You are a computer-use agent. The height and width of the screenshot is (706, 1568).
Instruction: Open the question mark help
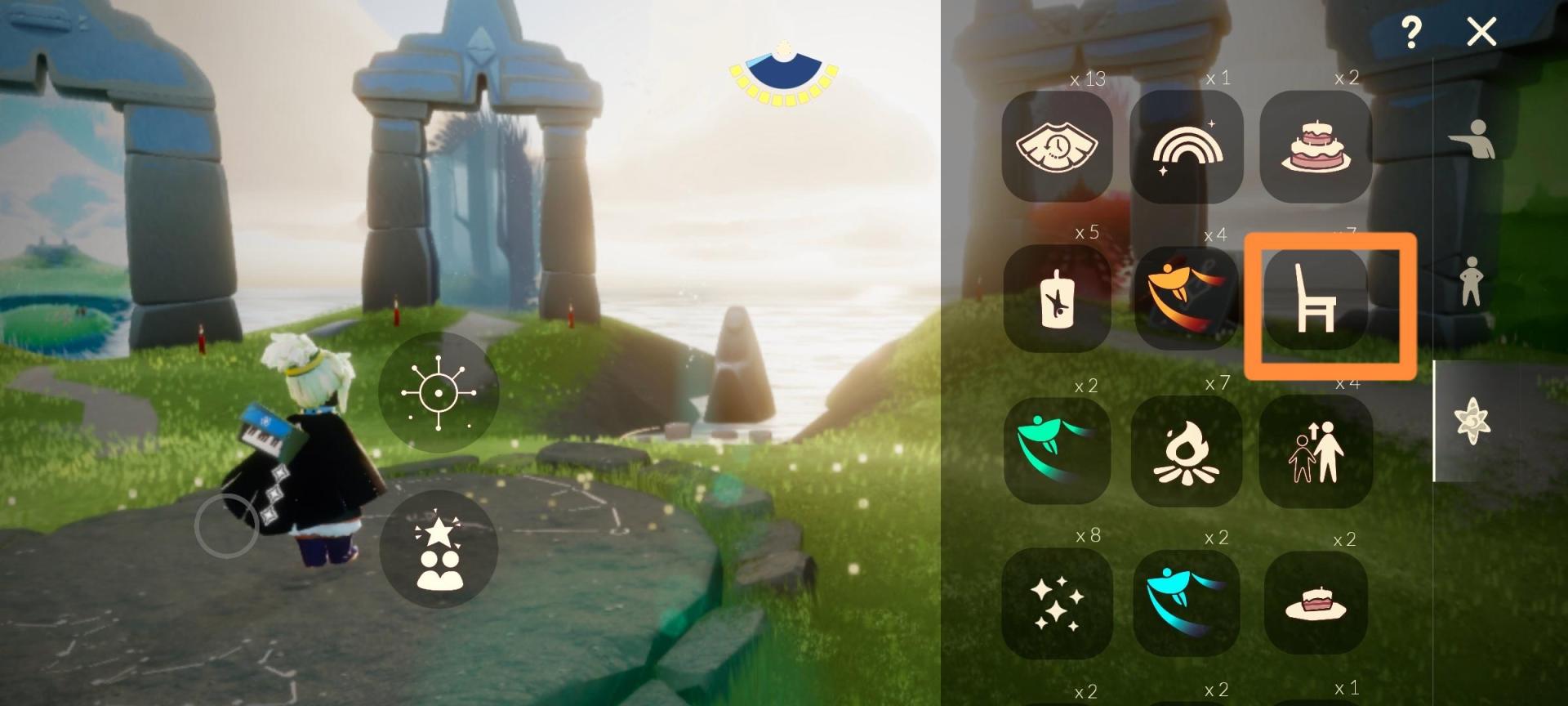(x=1410, y=33)
